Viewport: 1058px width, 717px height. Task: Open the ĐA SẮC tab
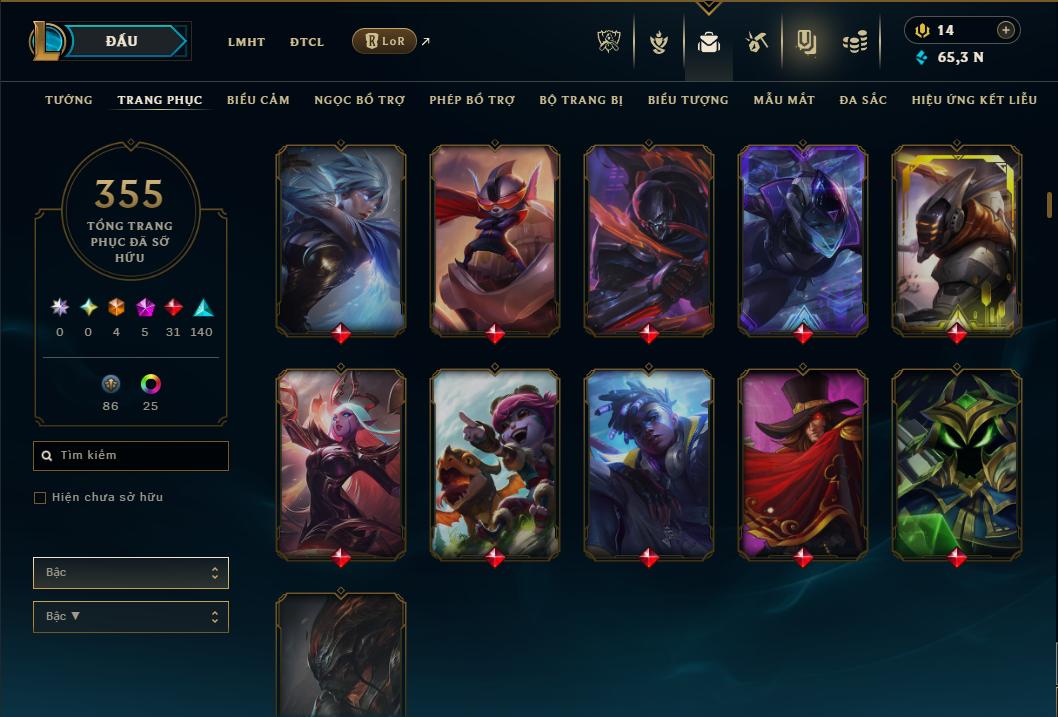pos(863,100)
